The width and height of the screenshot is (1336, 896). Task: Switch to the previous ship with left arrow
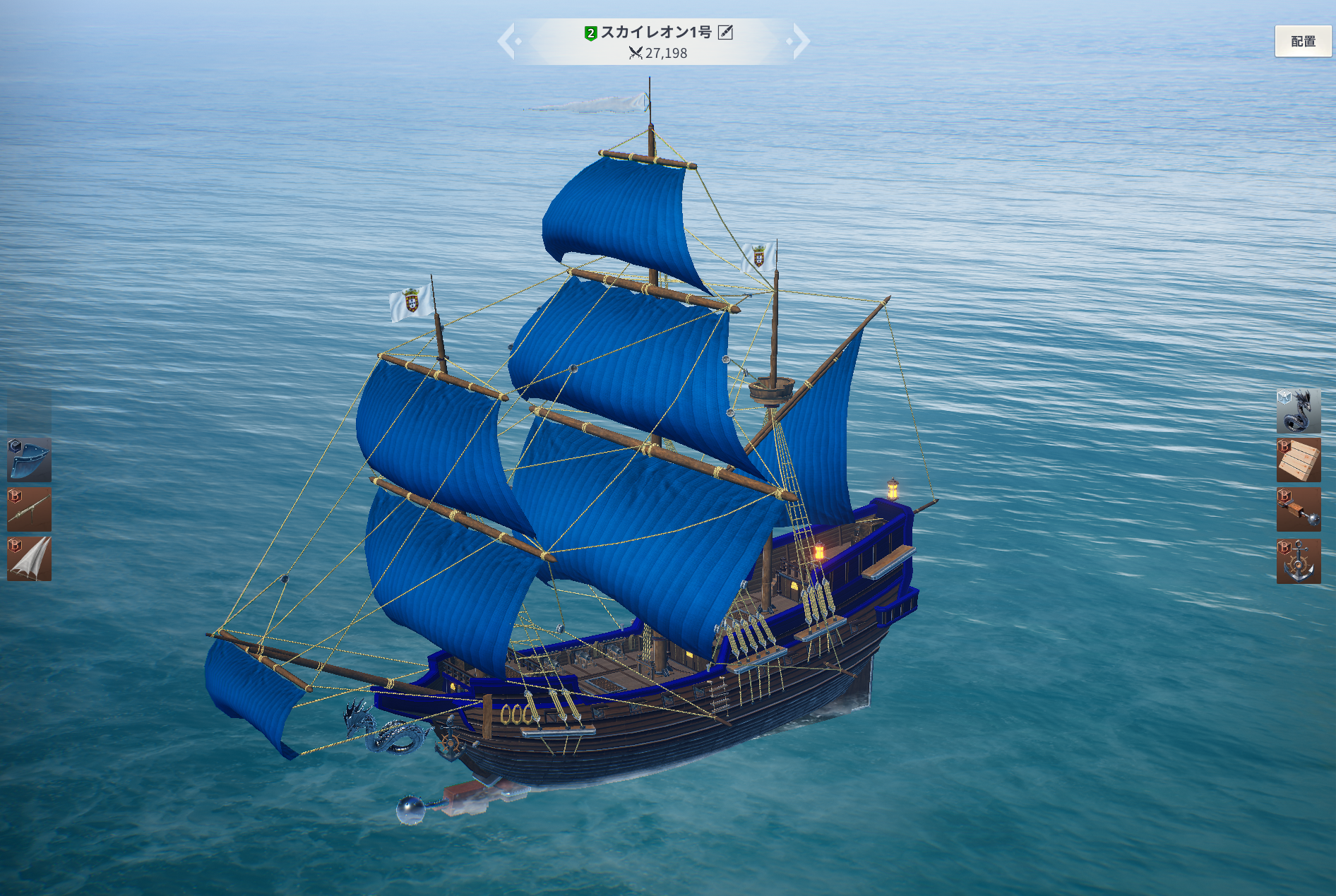coord(508,41)
